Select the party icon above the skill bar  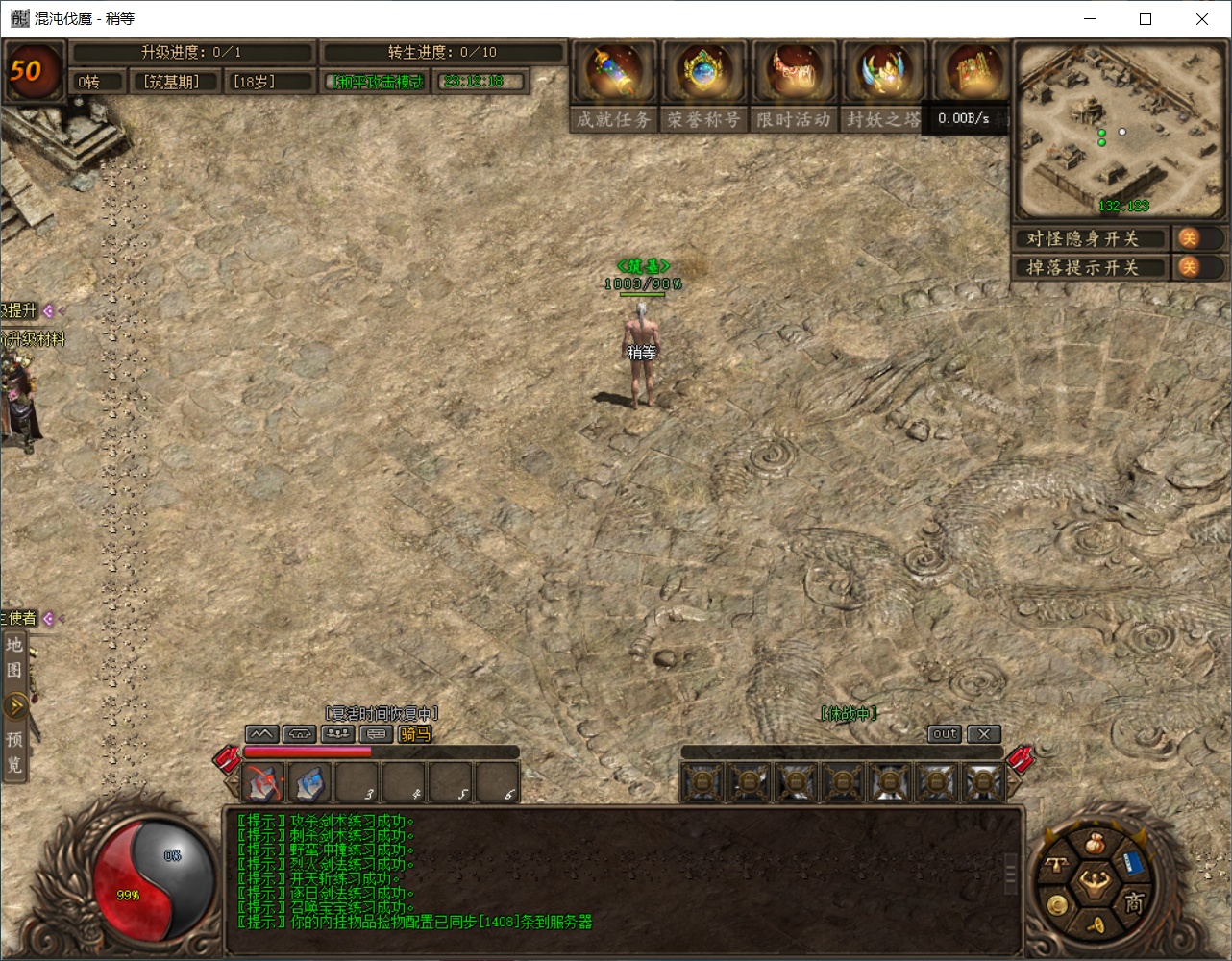(335, 733)
